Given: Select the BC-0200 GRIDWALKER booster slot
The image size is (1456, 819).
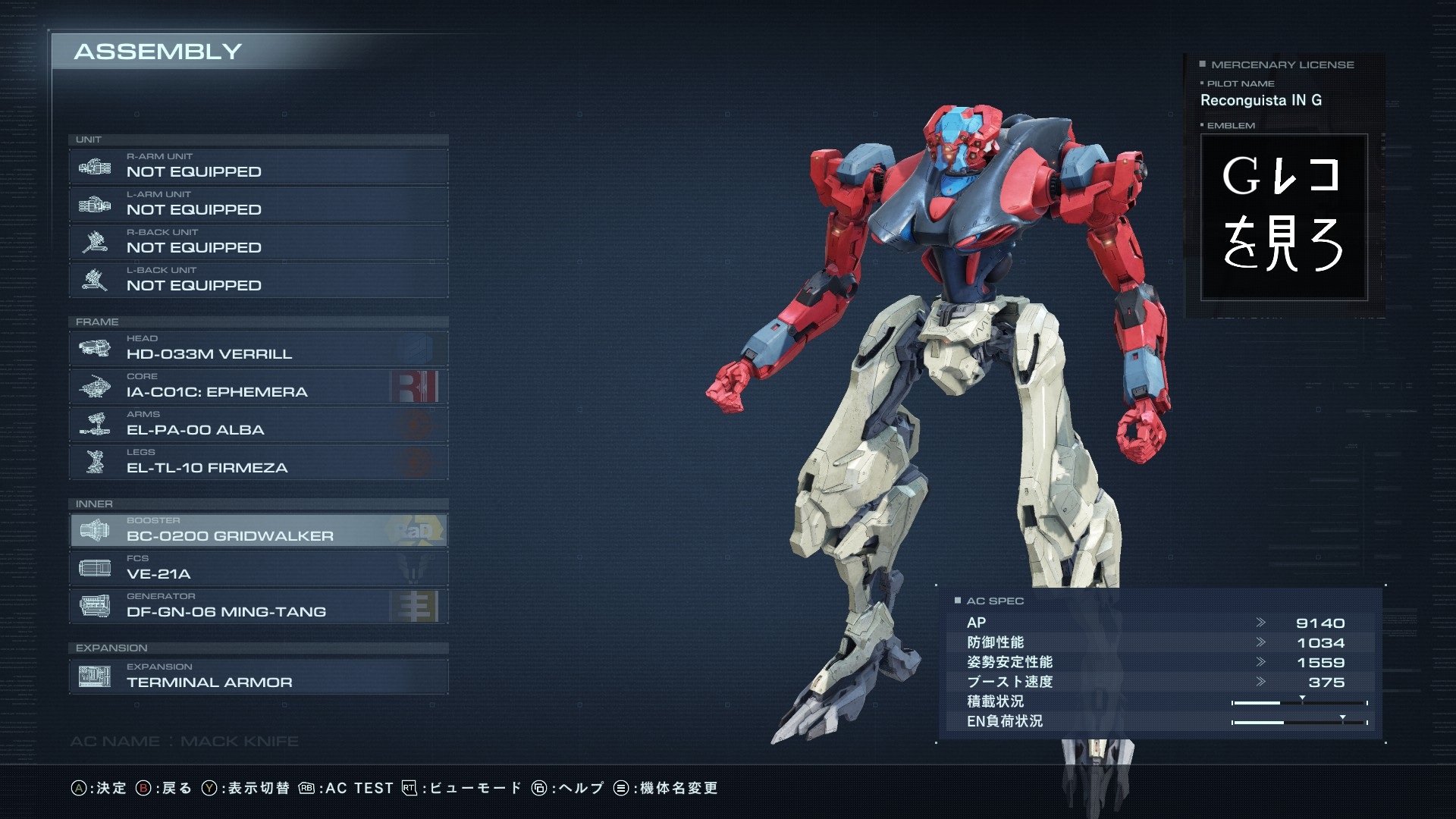Looking at the screenshot, I should 258,530.
